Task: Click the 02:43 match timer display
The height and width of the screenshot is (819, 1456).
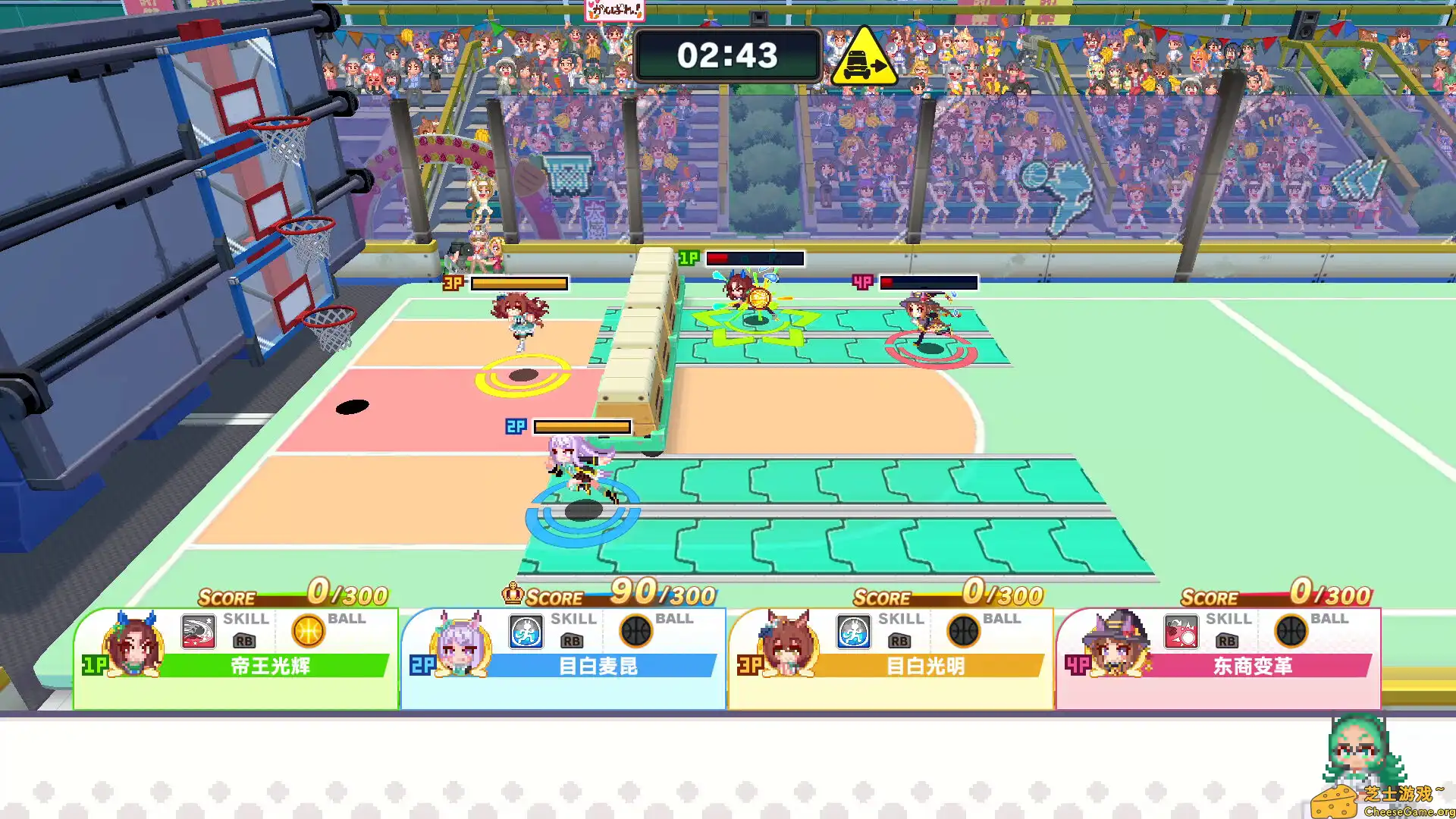Action: pyautogui.click(x=727, y=55)
